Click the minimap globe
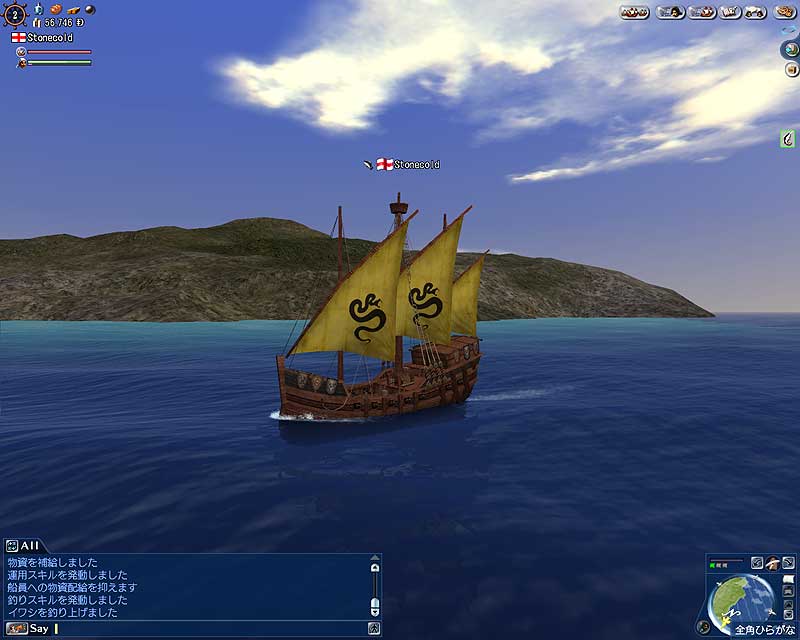Image resolution: width=800 pixels, height=640 pixels. point(741,599)
